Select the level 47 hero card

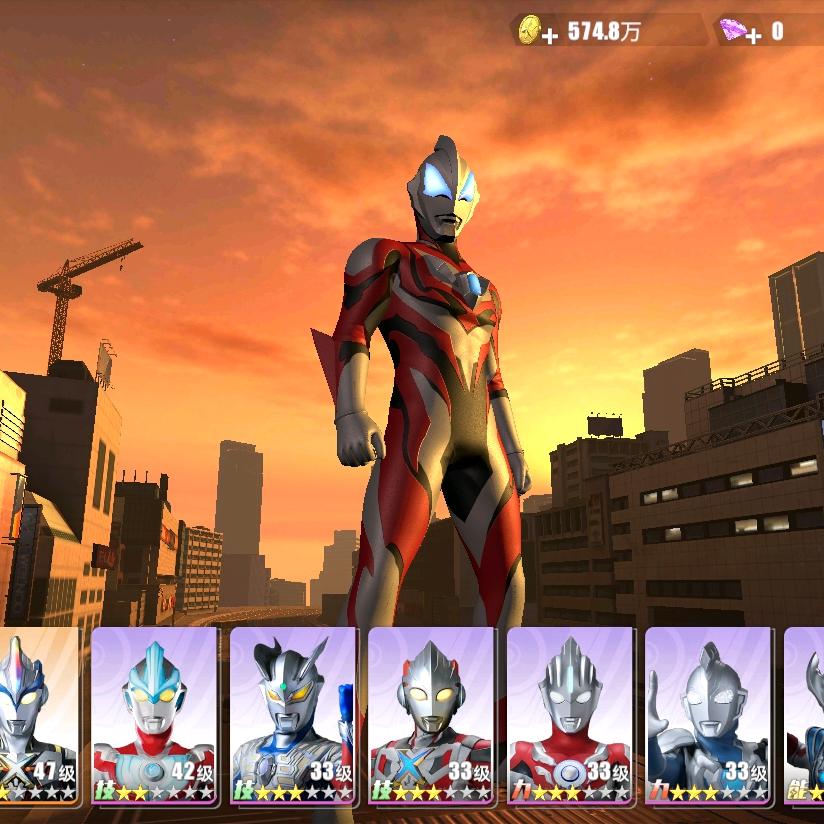[x=39, y=715]
